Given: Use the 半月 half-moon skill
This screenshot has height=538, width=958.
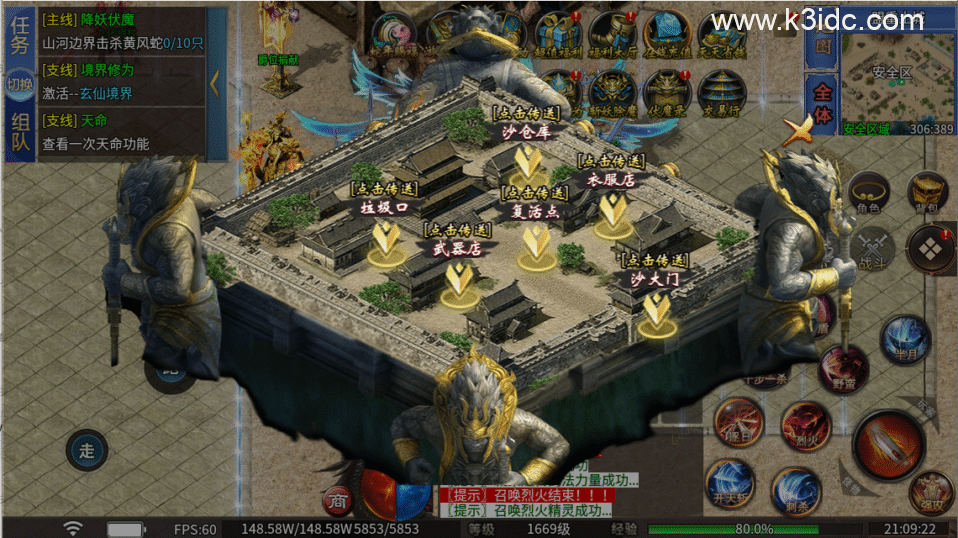Looking at the screenshot, I should [x=904, y=338].
